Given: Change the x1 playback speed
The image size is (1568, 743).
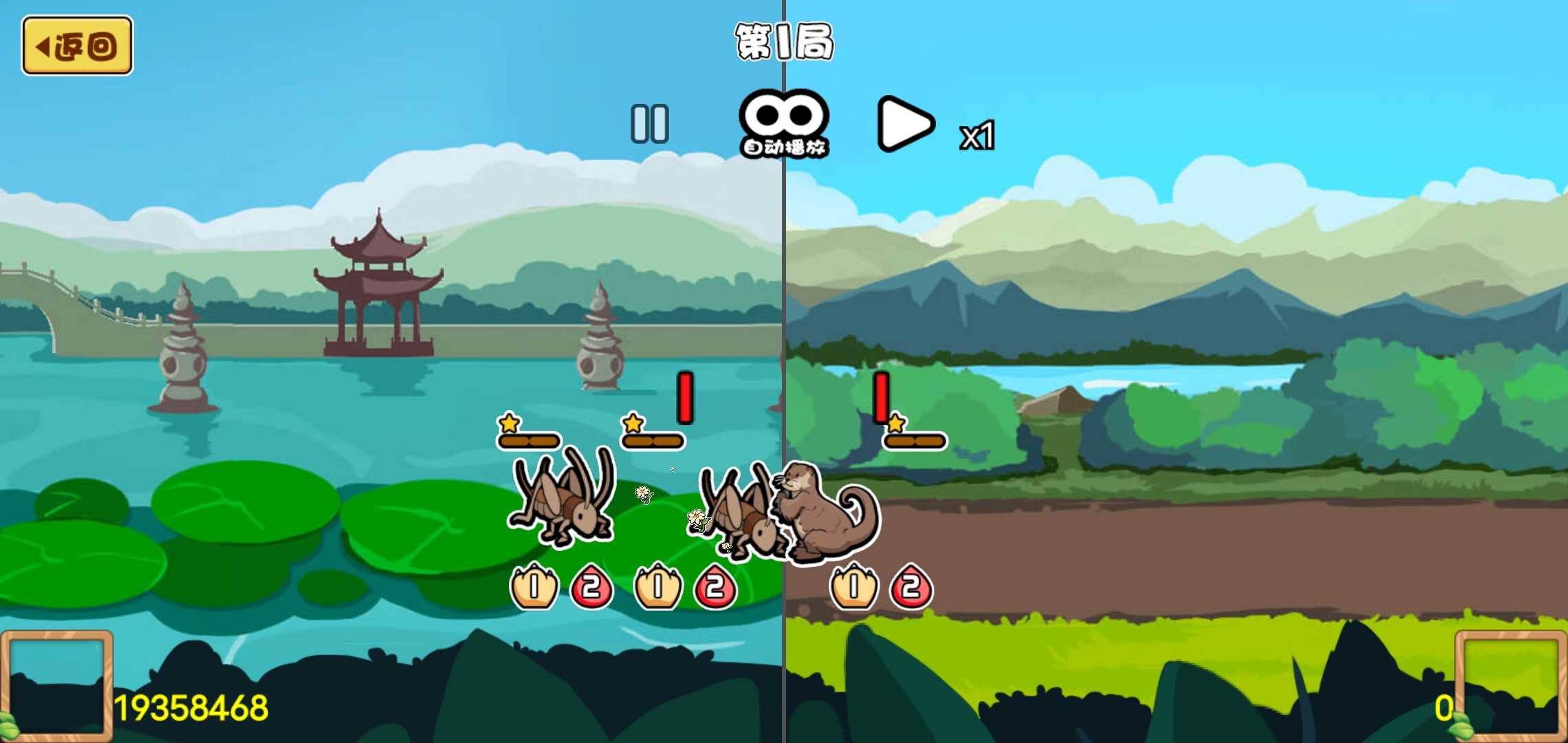Looking at the screenshot, I should [977, 136].
